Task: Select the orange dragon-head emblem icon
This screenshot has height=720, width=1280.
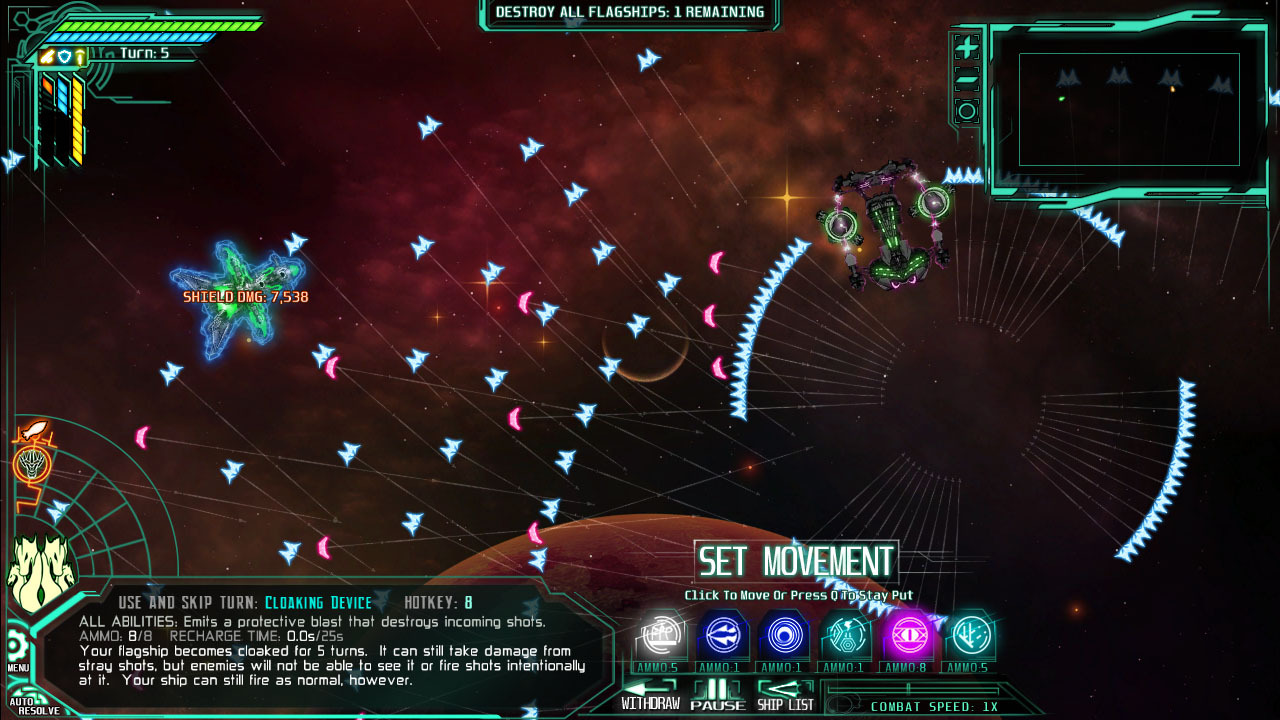Action: pyautogui.click(x=32, y=464)
